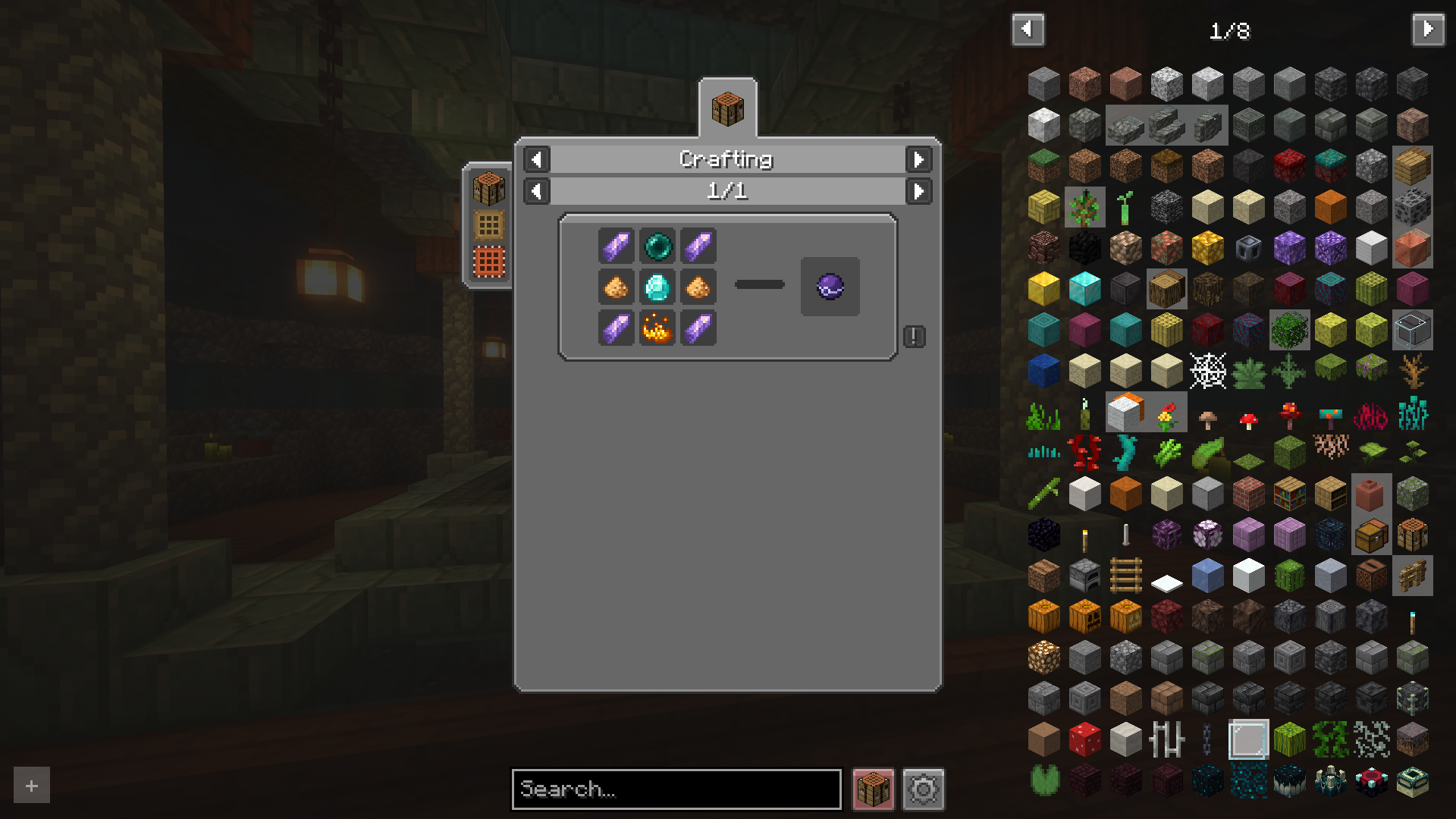The height and width of the screenshot is (819, 1456).
Task: Click the purple output item slot
Action: click(830, 287)
